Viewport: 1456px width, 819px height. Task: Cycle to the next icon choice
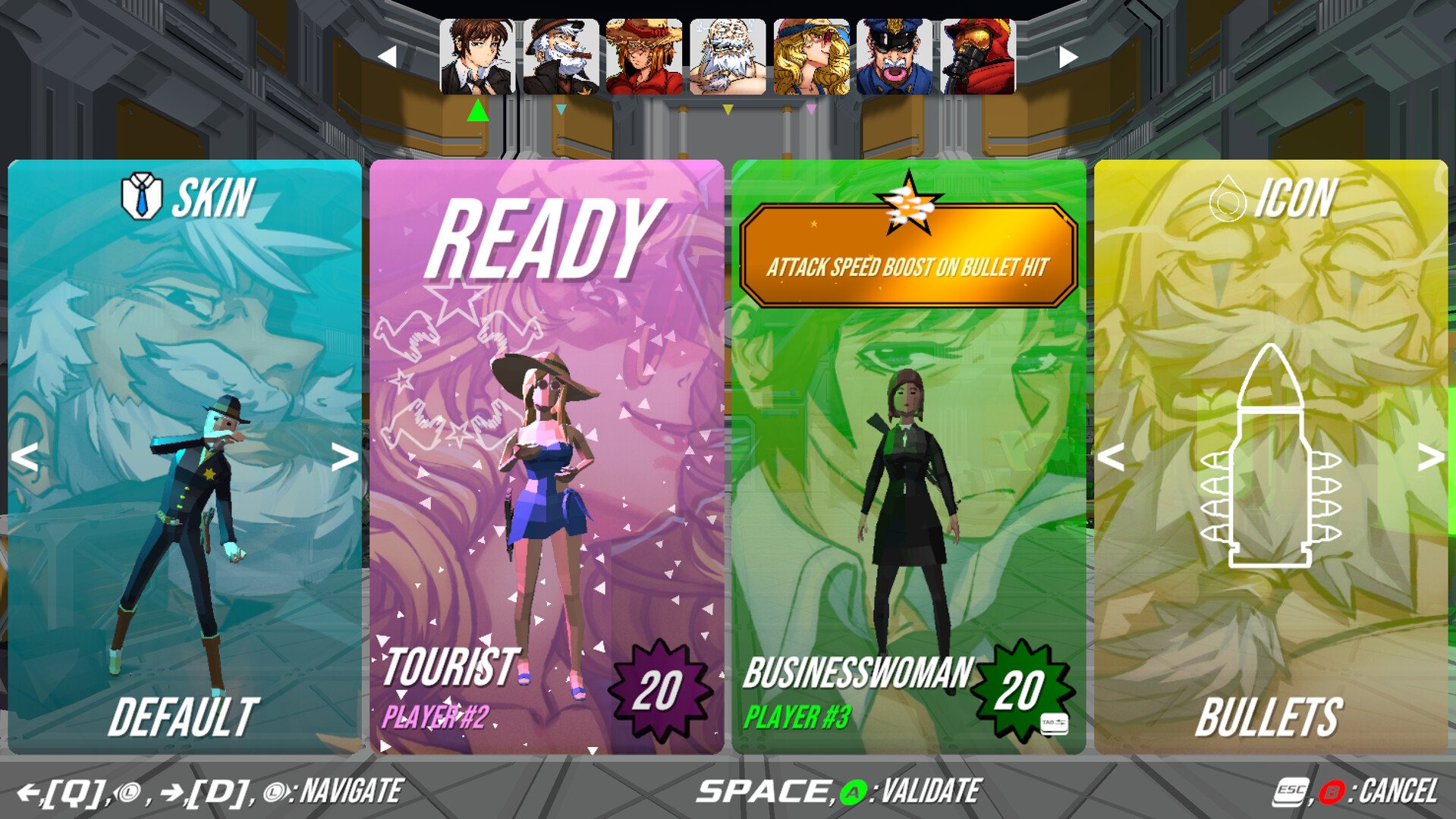coord(1431,457)
